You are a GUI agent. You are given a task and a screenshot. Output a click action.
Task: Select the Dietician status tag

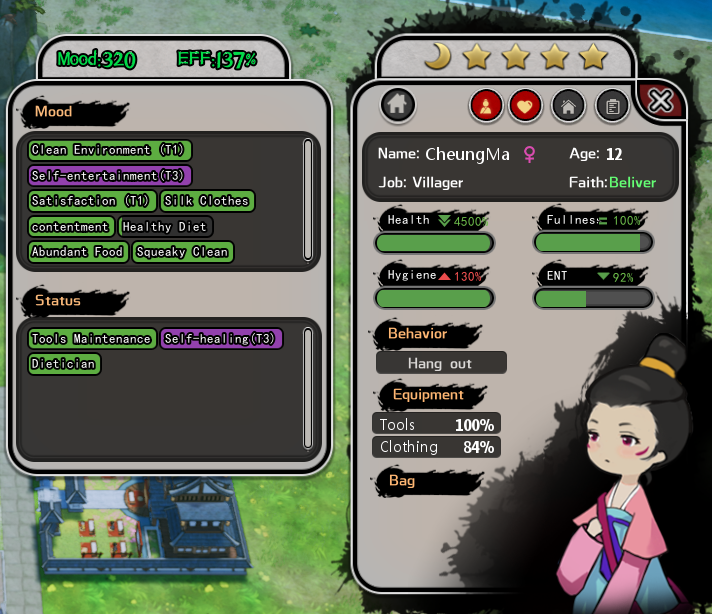pyautogui.click(x=64, y=364)
